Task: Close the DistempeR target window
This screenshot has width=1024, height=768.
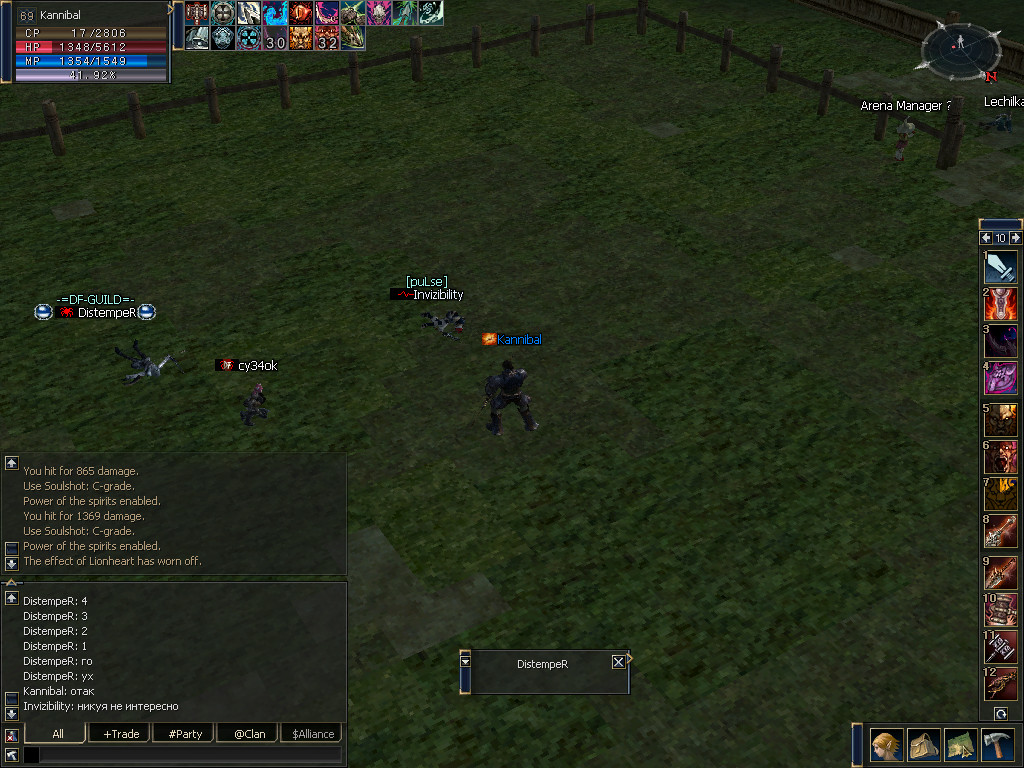Action: [618, 662]
